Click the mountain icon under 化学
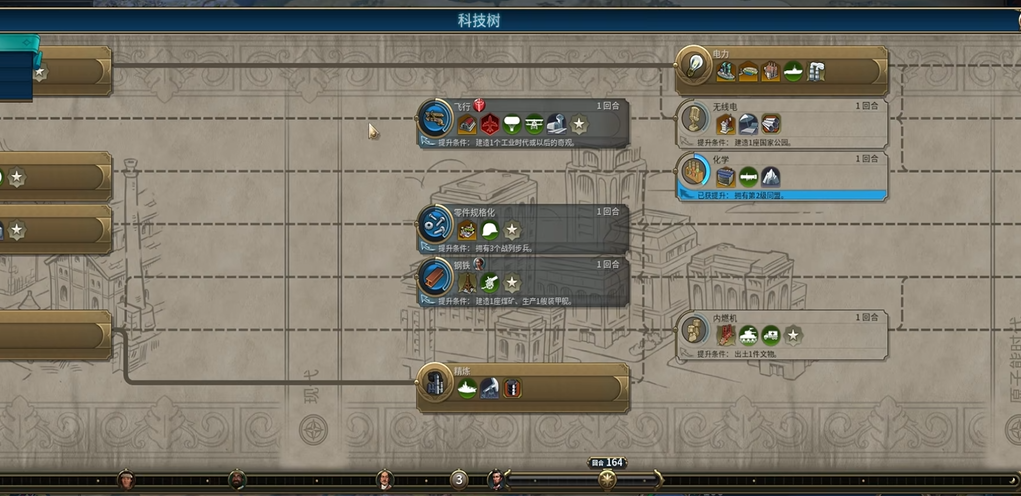 (770, 178)
